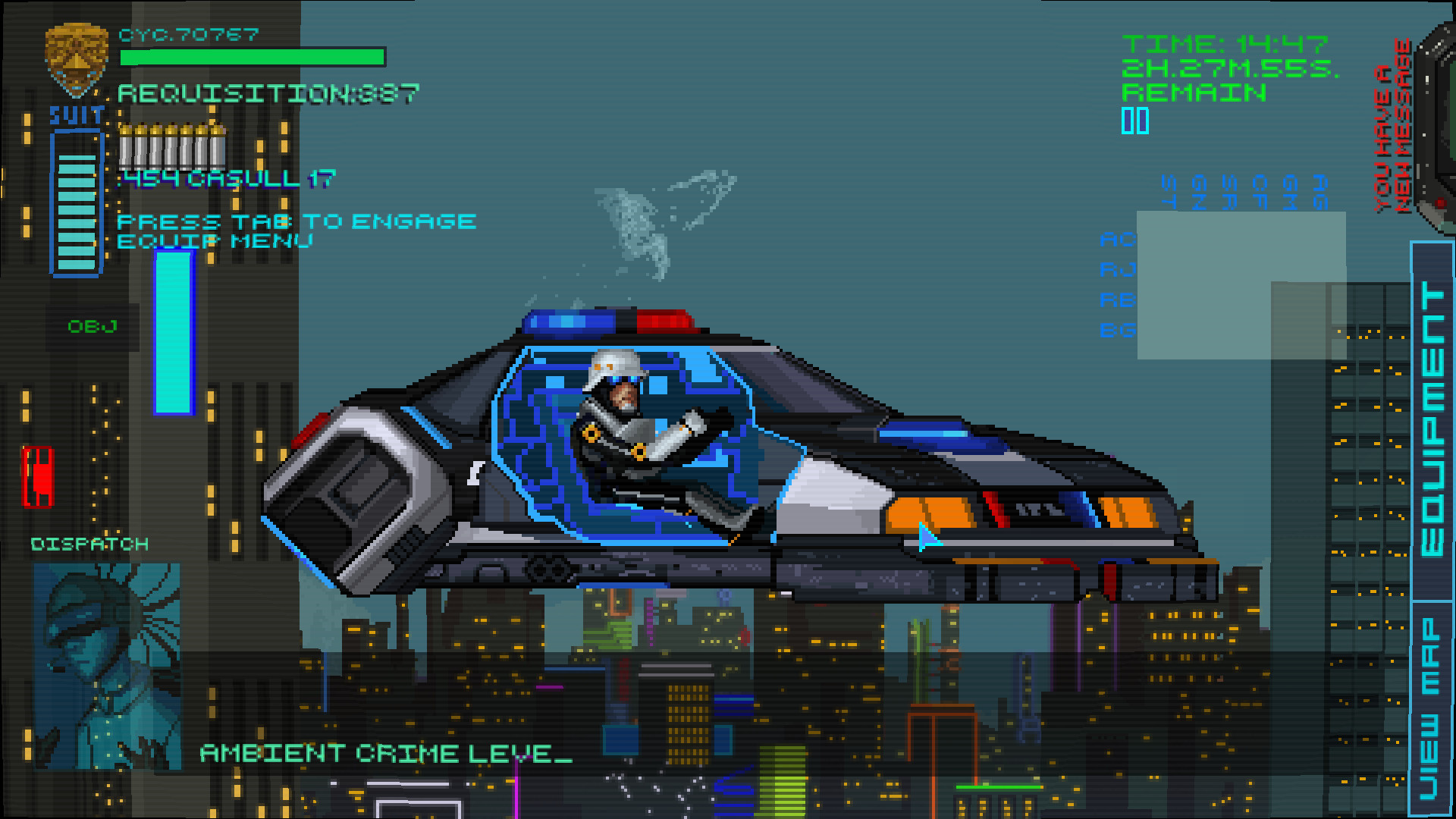Click the REQUISITION:387 counter
The height and width of the screenshot is (819, 1456).
(269, 93)
